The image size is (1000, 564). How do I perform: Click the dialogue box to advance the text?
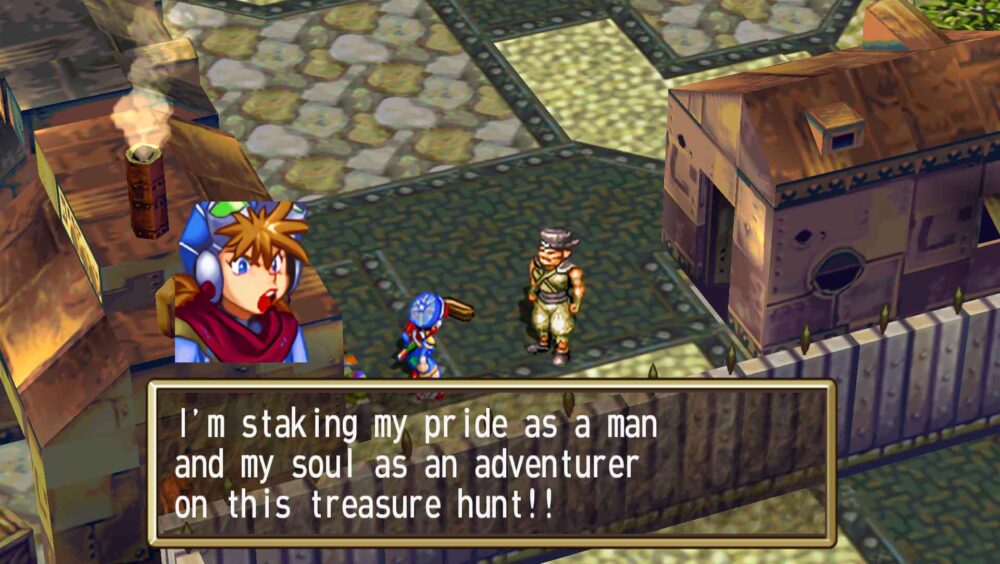tap(491, 463)
